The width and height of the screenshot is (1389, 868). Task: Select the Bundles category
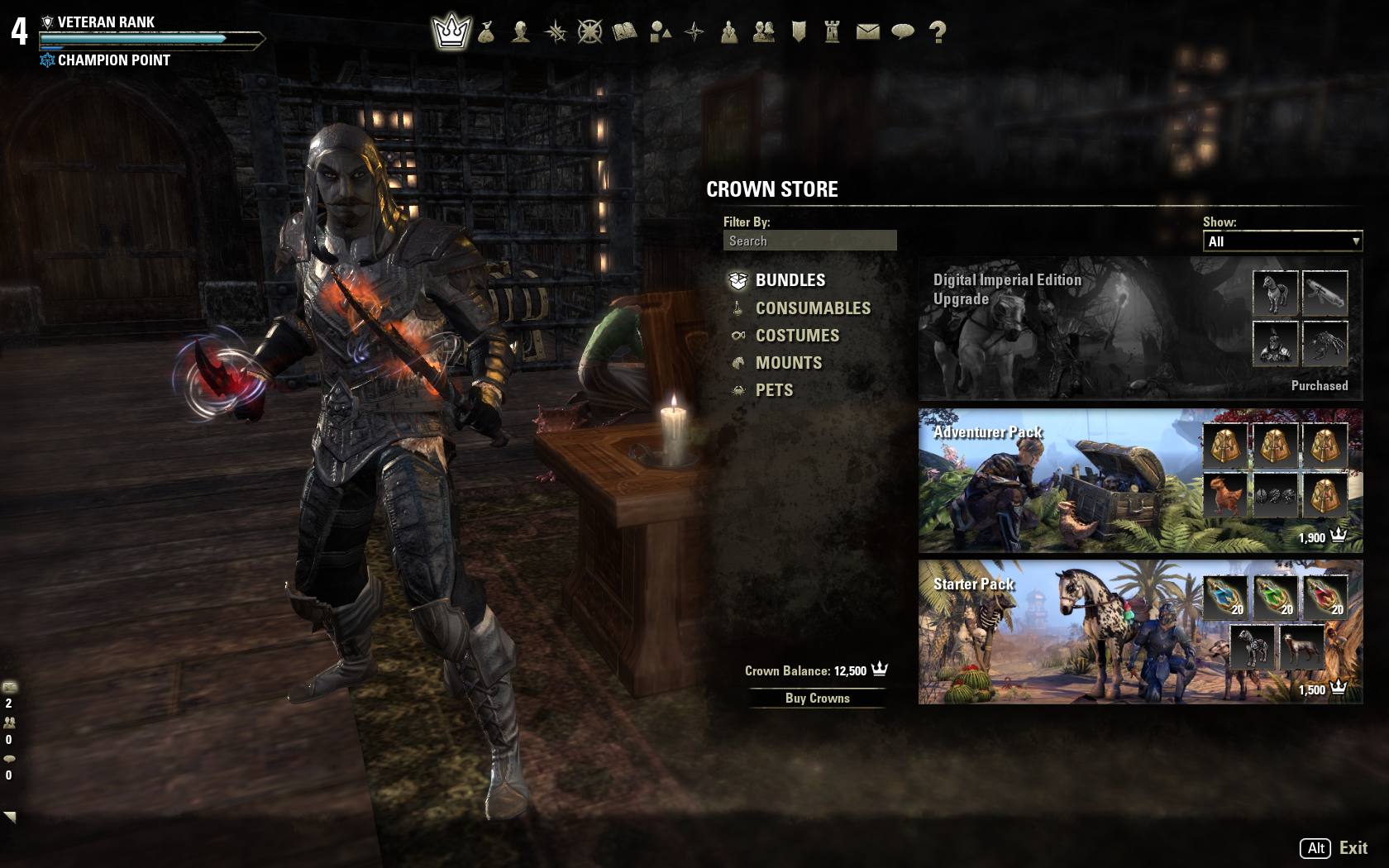tap(790, 280)
